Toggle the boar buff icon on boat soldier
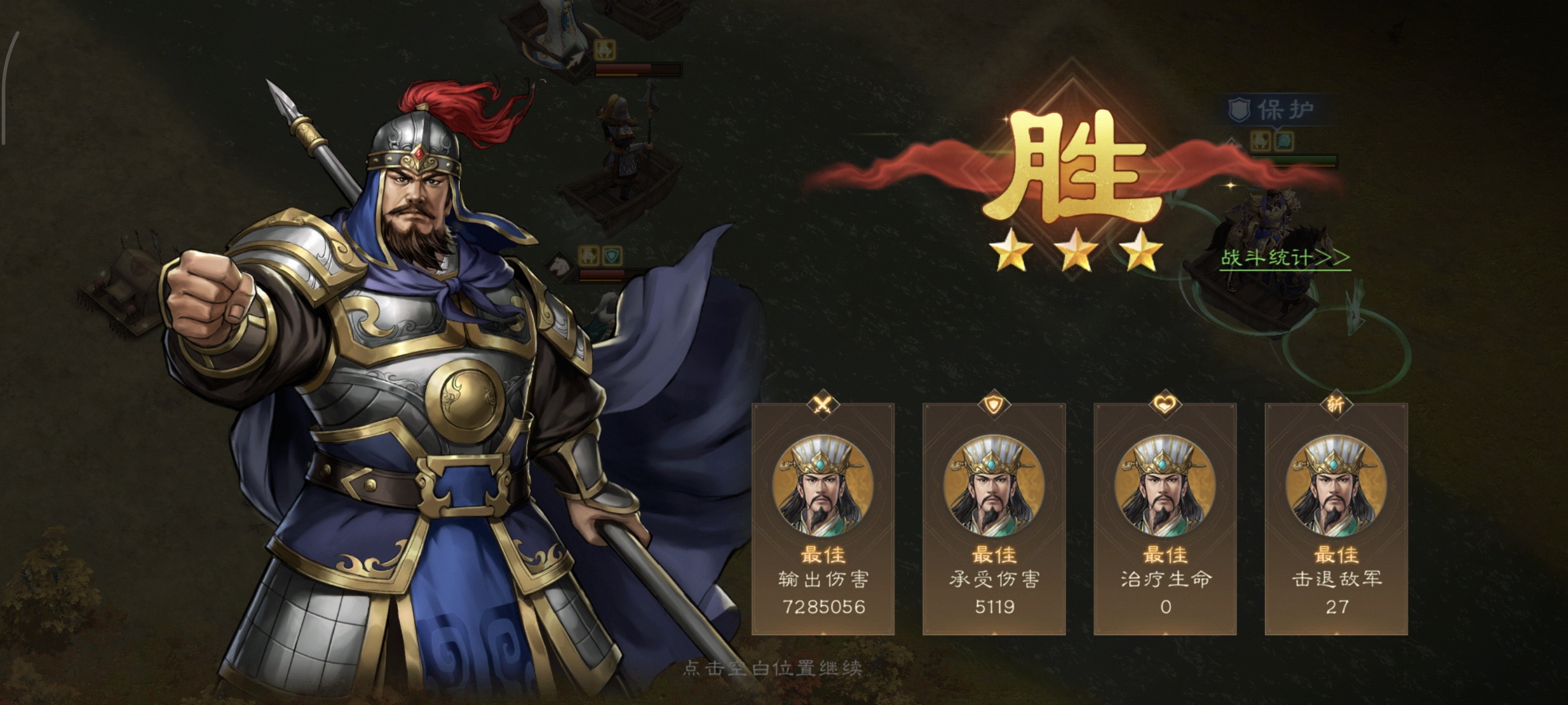Screen dimensions: 1568x705 605,51
